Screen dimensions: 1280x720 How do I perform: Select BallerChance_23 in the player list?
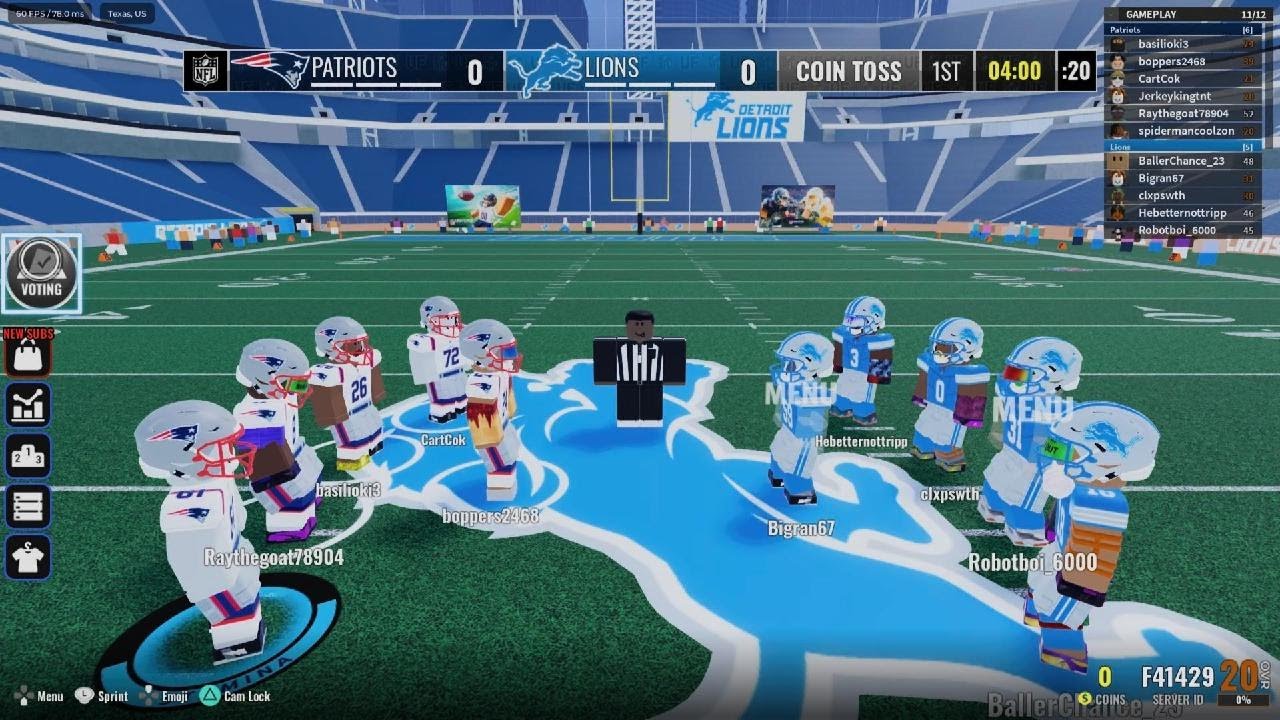pyautogui.click(x=1181, y=161)
